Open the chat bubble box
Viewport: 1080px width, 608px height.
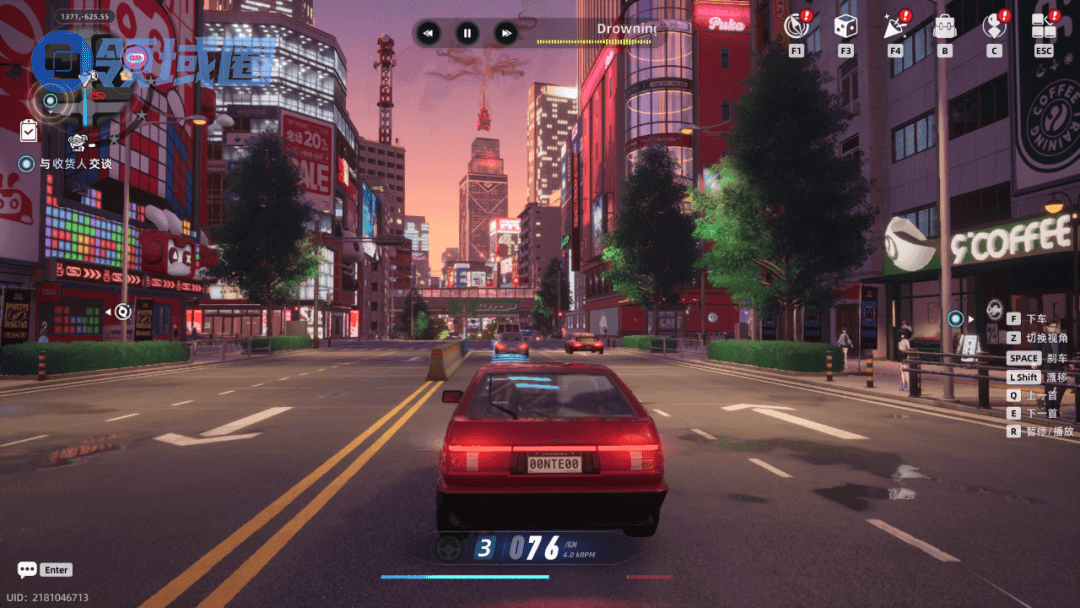coord(27,570)
